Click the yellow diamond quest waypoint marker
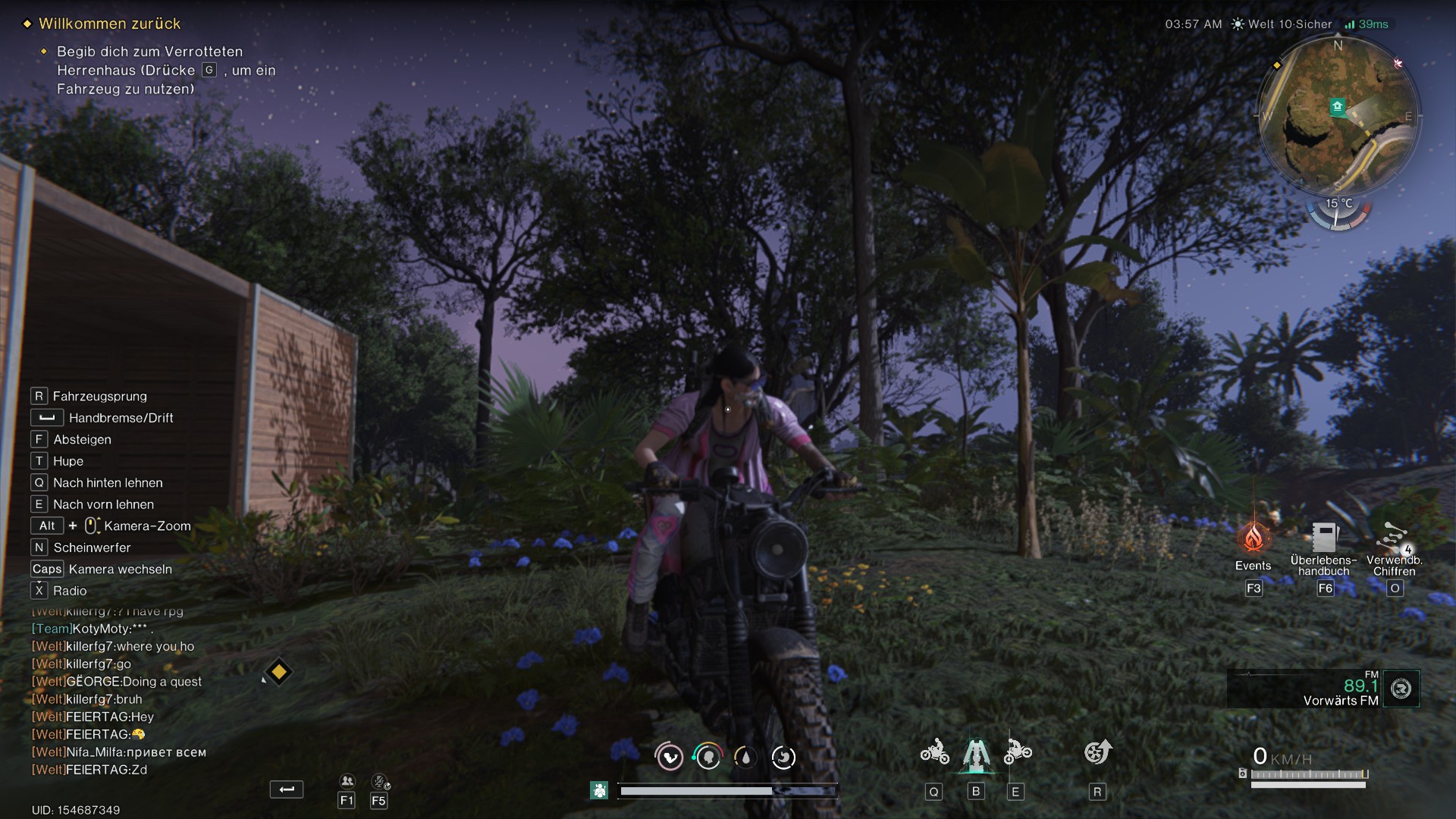The width and height of the screenshot is (1456, 819). coord(278,672)
